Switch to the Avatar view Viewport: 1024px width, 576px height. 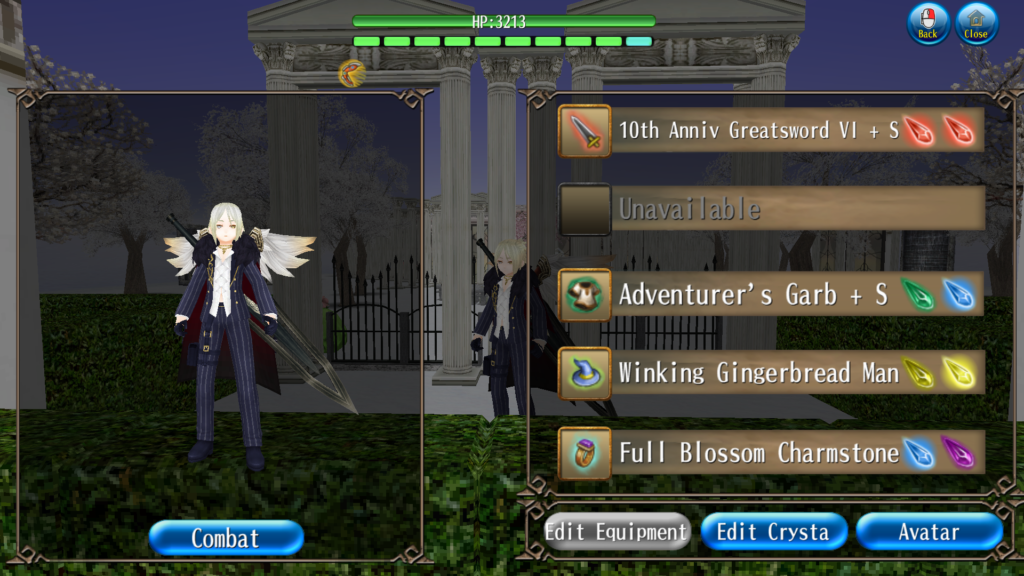[929, 532]
